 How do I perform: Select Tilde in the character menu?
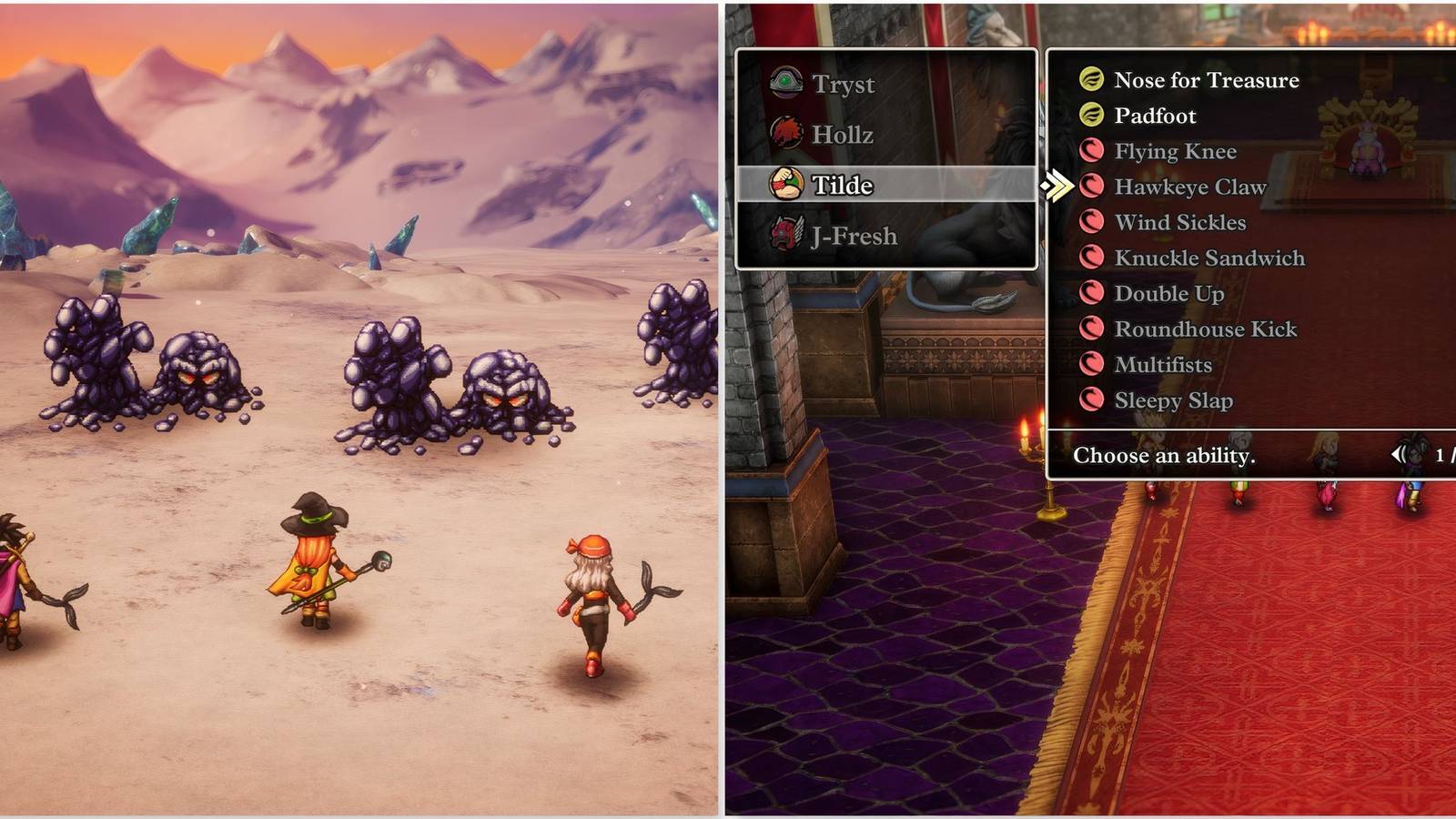pos(846,185)
